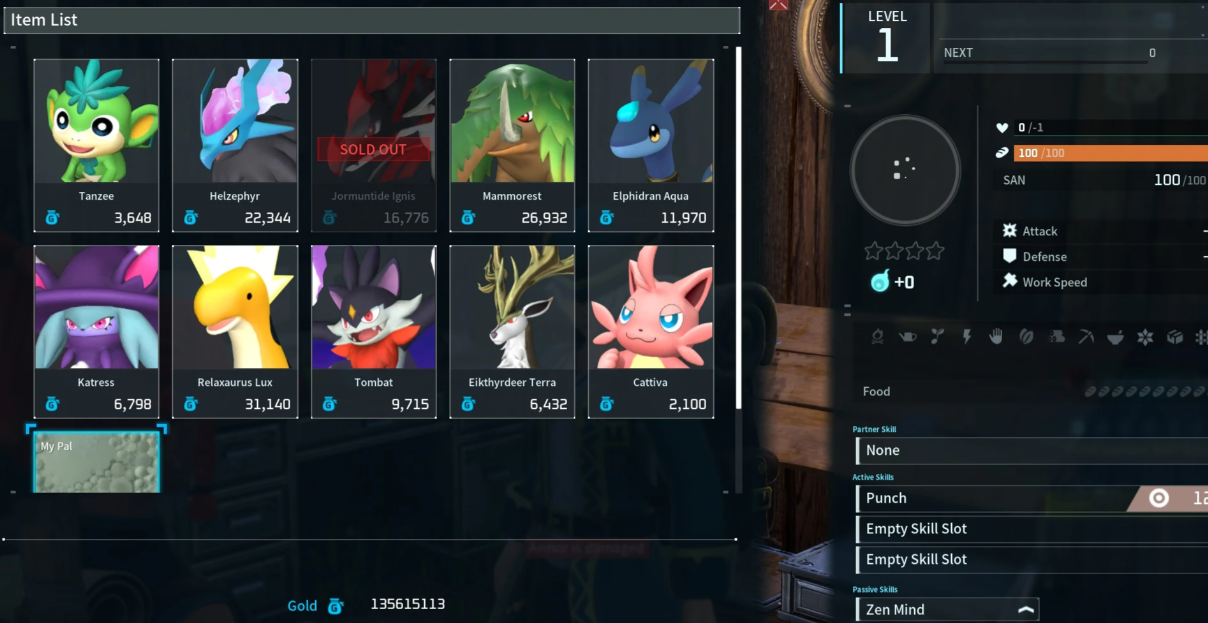Choose the Katress pal card
Image resolution: width=1208 pixels, height=623 pixels.
[96, 331]
